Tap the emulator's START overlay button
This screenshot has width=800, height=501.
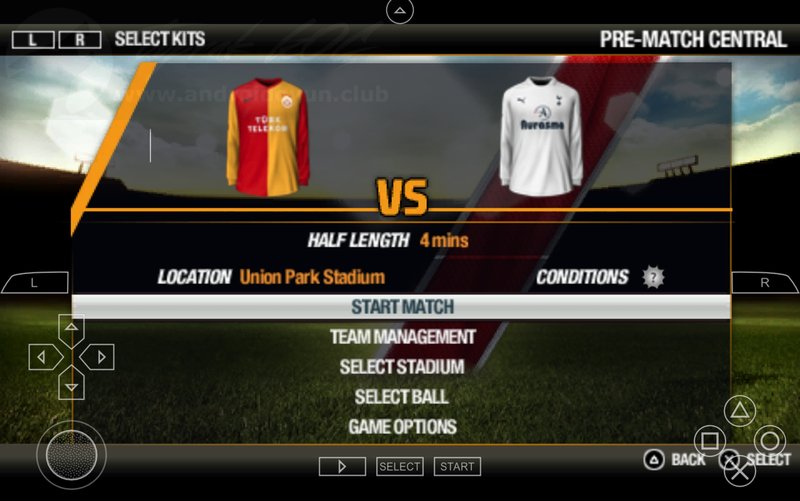457,466
